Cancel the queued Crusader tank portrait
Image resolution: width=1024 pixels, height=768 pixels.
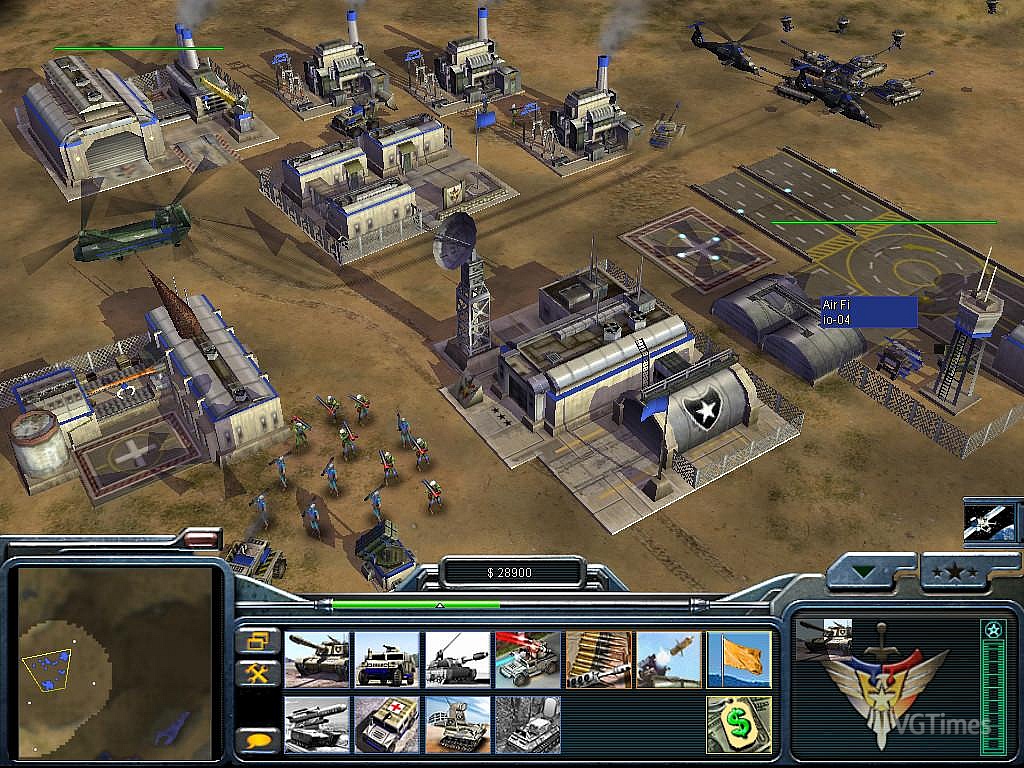tap(823, 639)
